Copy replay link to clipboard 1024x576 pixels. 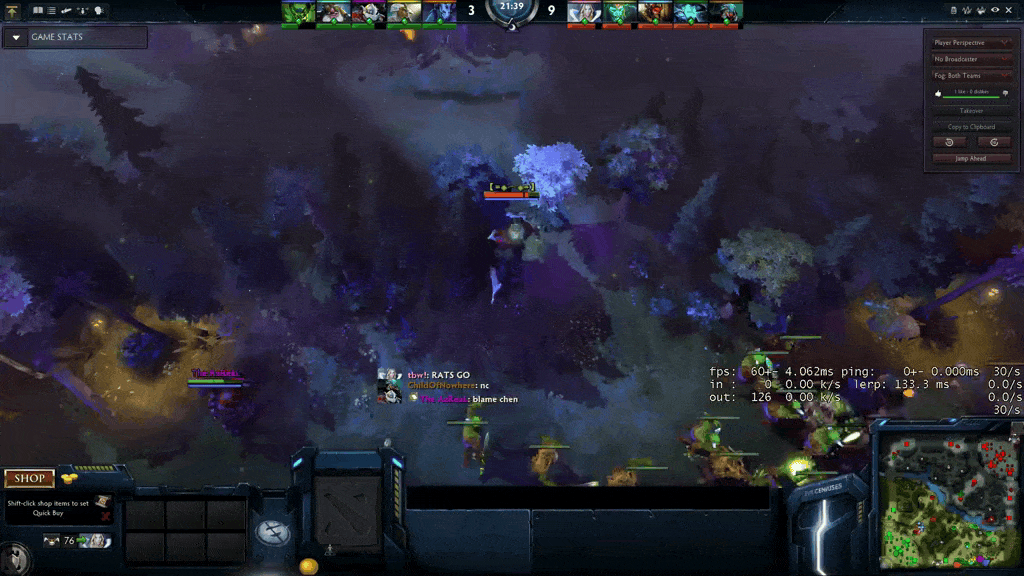pyautogui.click(x=971, y=127)
